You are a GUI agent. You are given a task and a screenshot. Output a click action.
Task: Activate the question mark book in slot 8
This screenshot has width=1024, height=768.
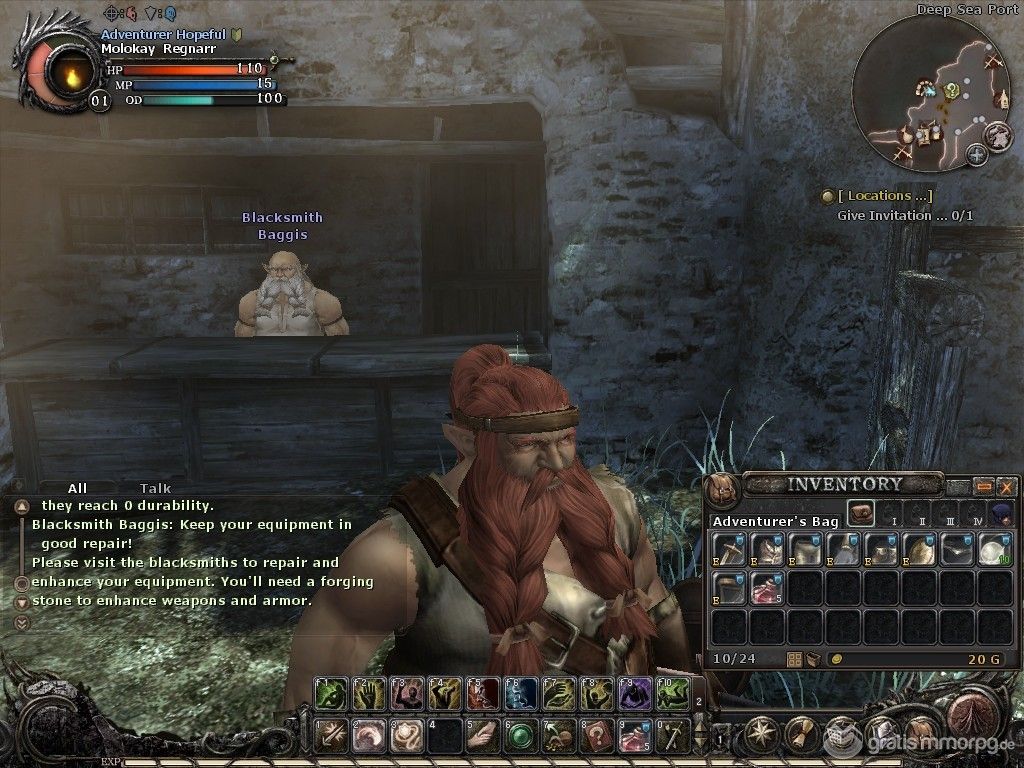tap(597, 735)
